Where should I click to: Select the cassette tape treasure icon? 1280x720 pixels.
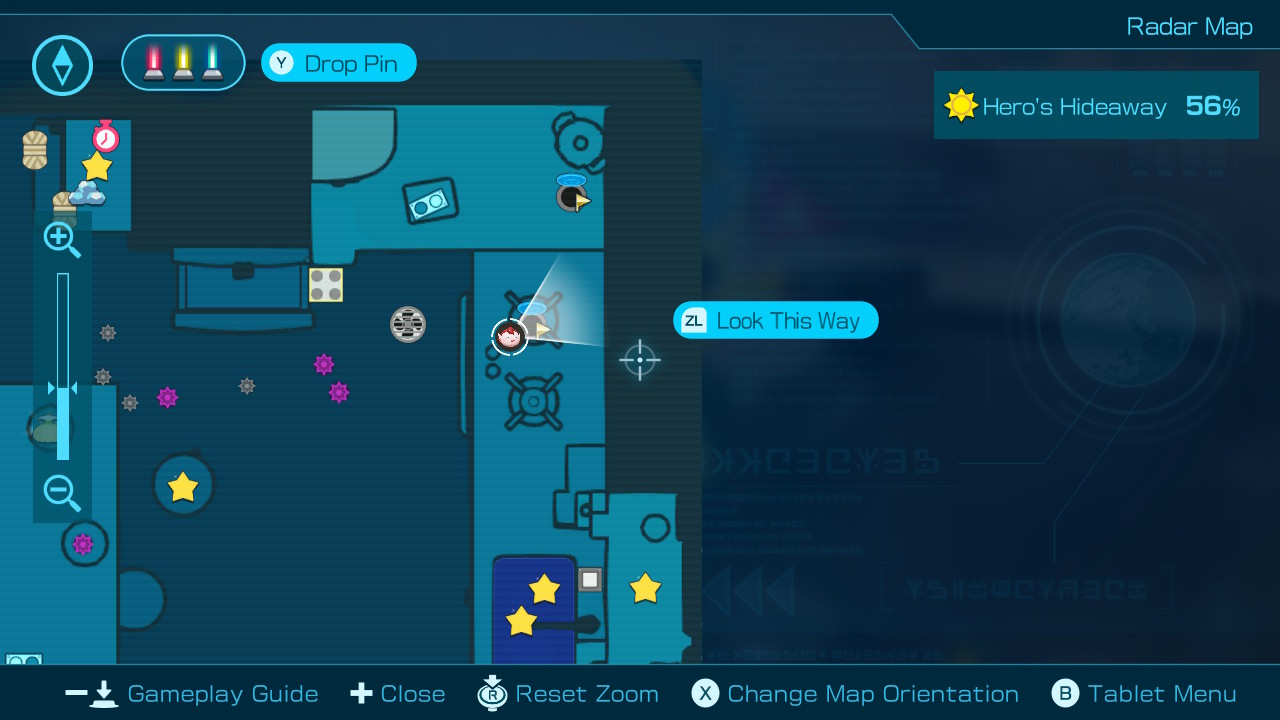pyautogui.click(x=430, y=200)
